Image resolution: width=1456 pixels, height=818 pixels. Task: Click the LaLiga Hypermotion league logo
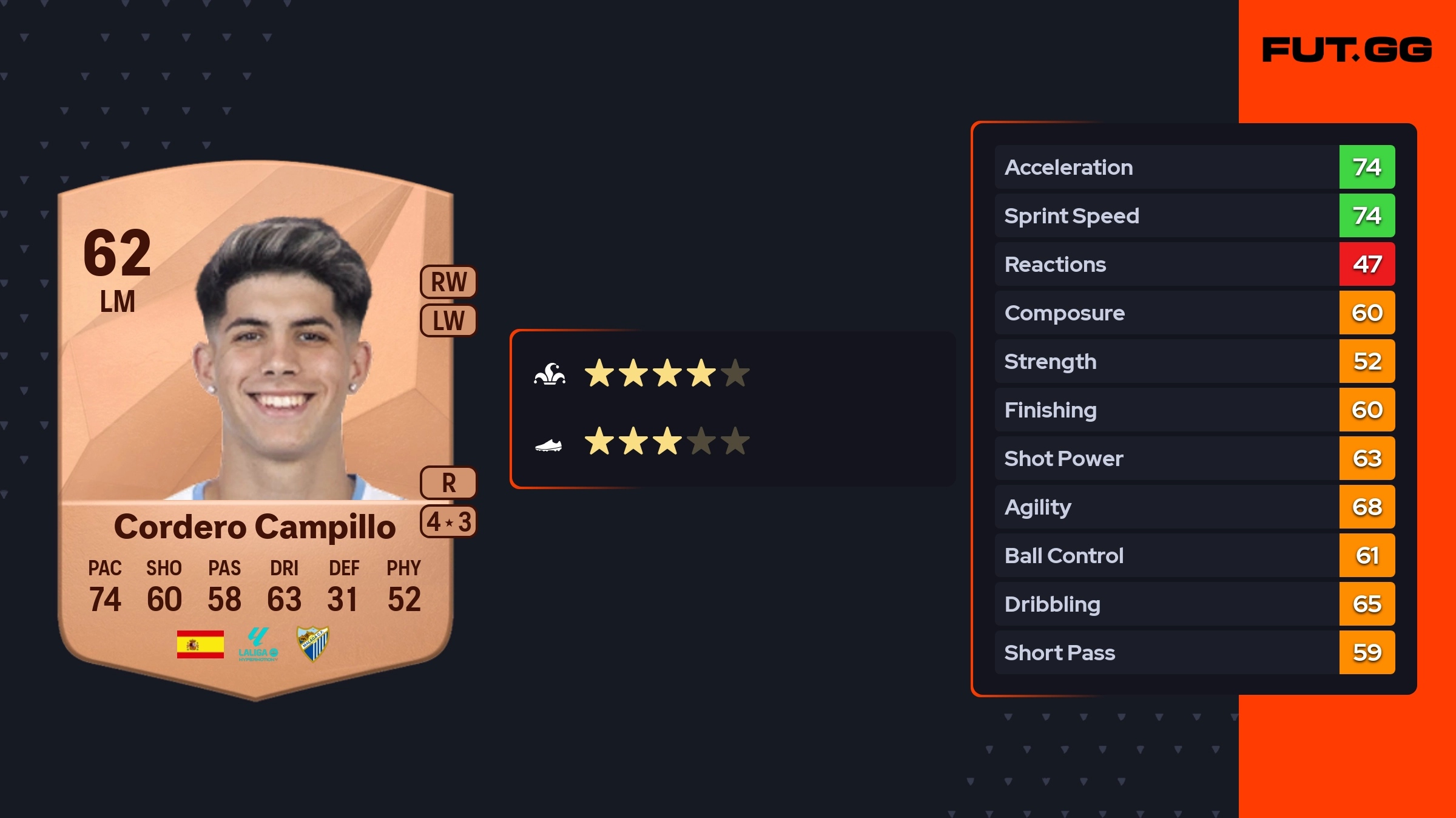click(x=258, y=644)
